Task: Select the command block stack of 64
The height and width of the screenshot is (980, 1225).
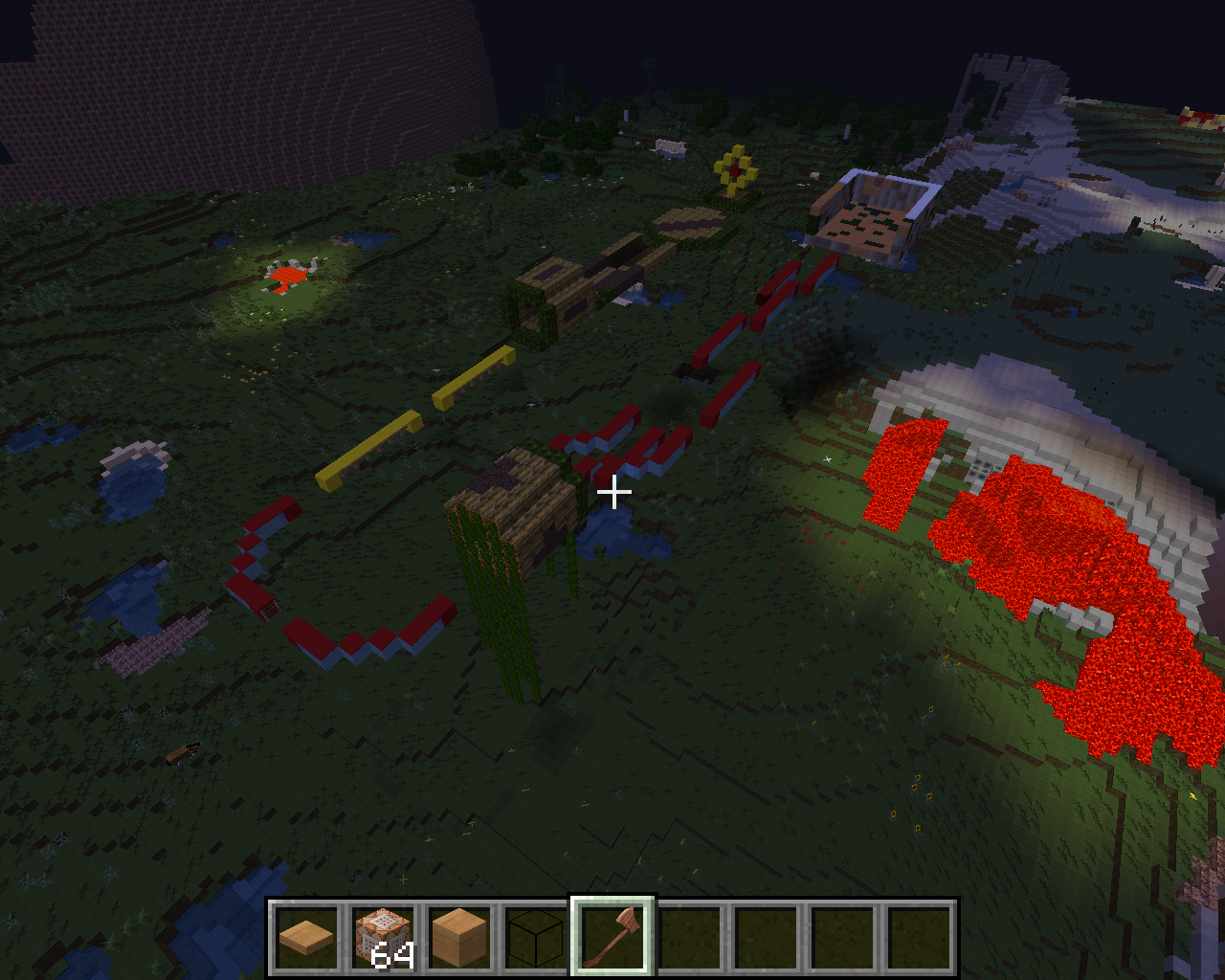Action: [383, 937]
